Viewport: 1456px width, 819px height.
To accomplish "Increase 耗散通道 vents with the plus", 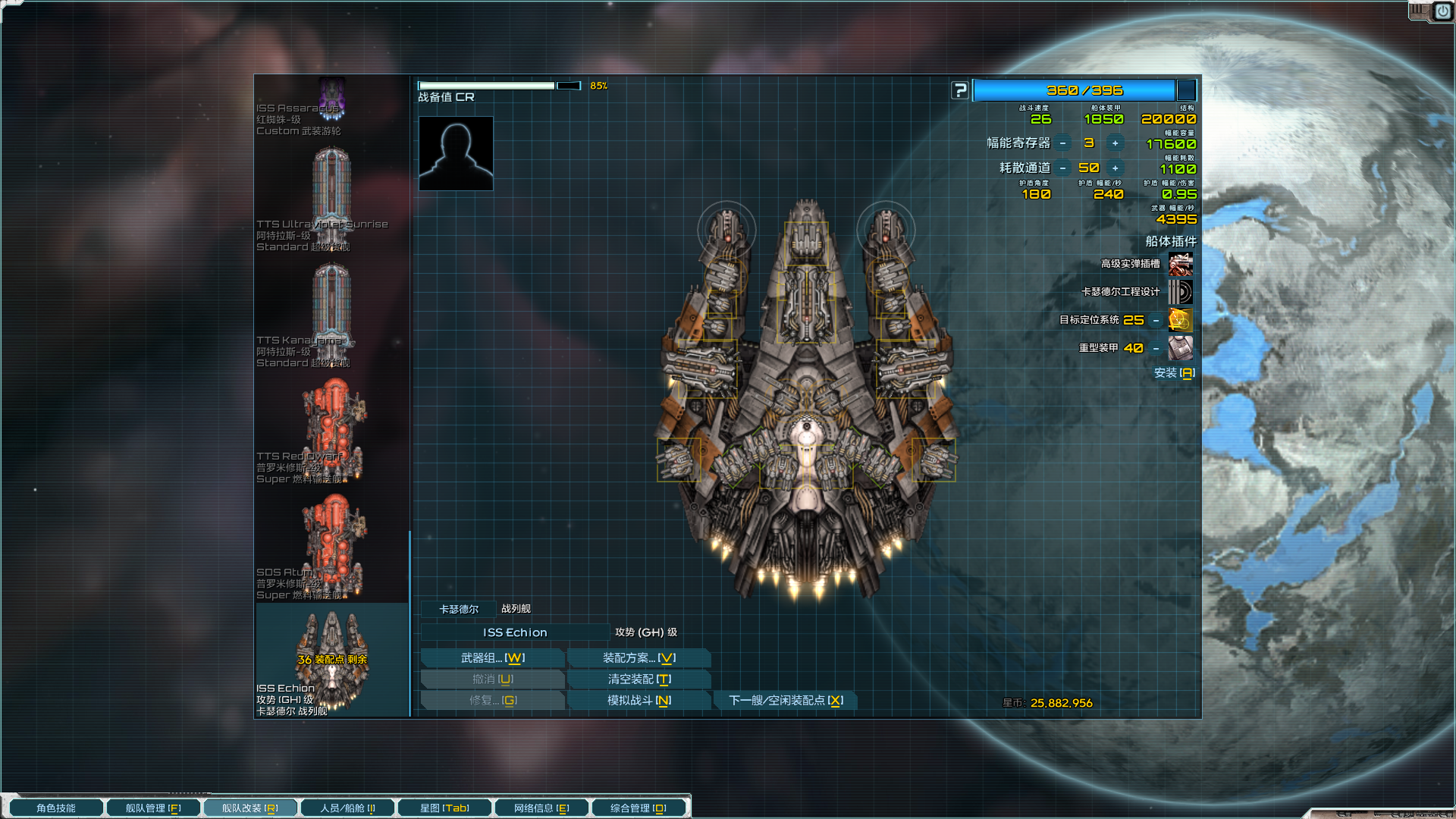I will (1115, 168).
